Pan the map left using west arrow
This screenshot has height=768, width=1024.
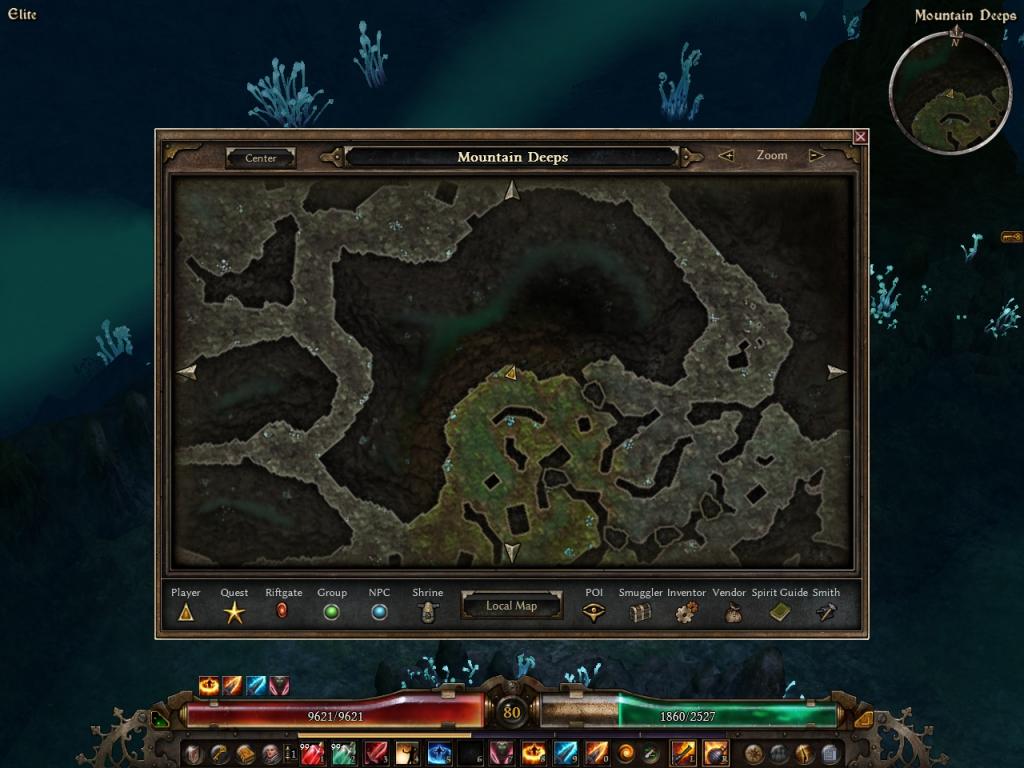[187, 372]
